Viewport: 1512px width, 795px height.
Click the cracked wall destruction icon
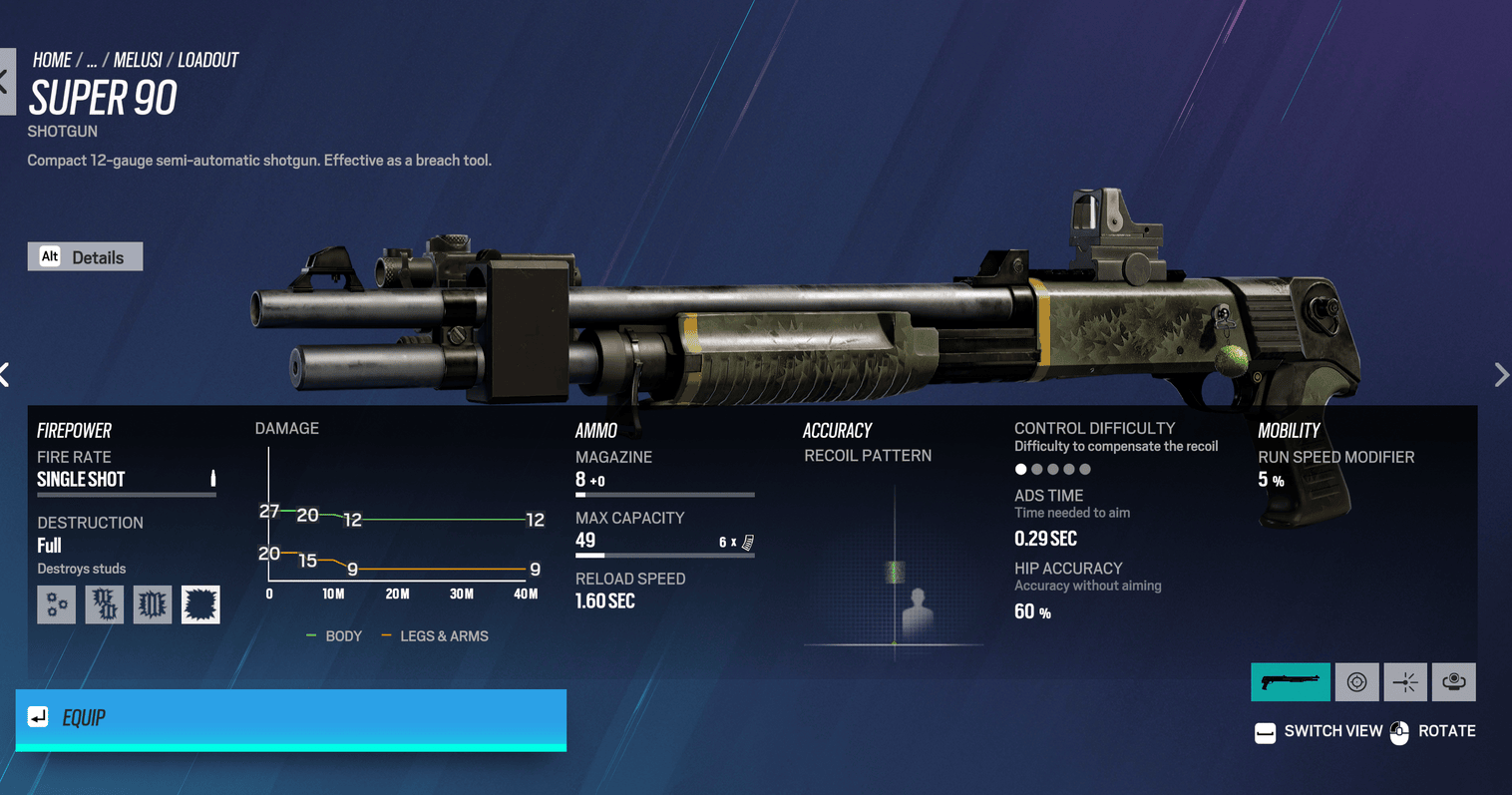coord(104,603)
